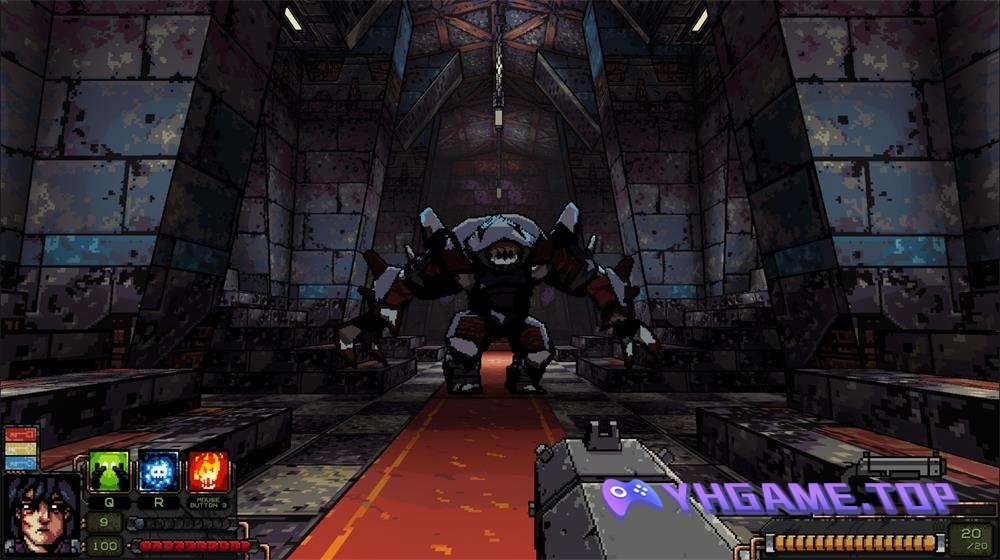Image resolution: width=1000 pixels, height=560 pixels.
Task: Select the blue keycard indicator
Action: click(20, 463)
